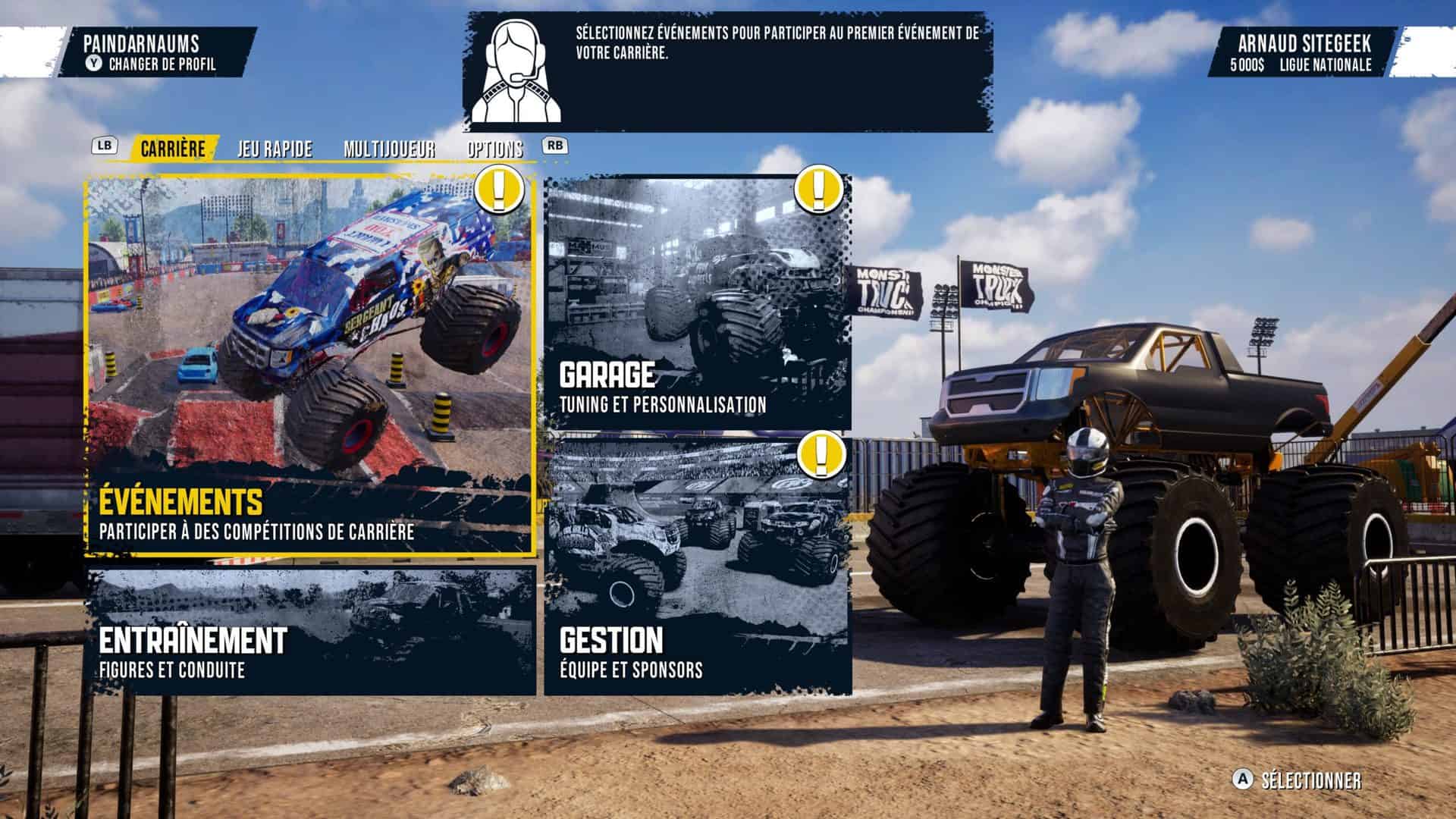Go to the Options tab
This screenshot has height=819, width=1456.
tap(494, 149)
